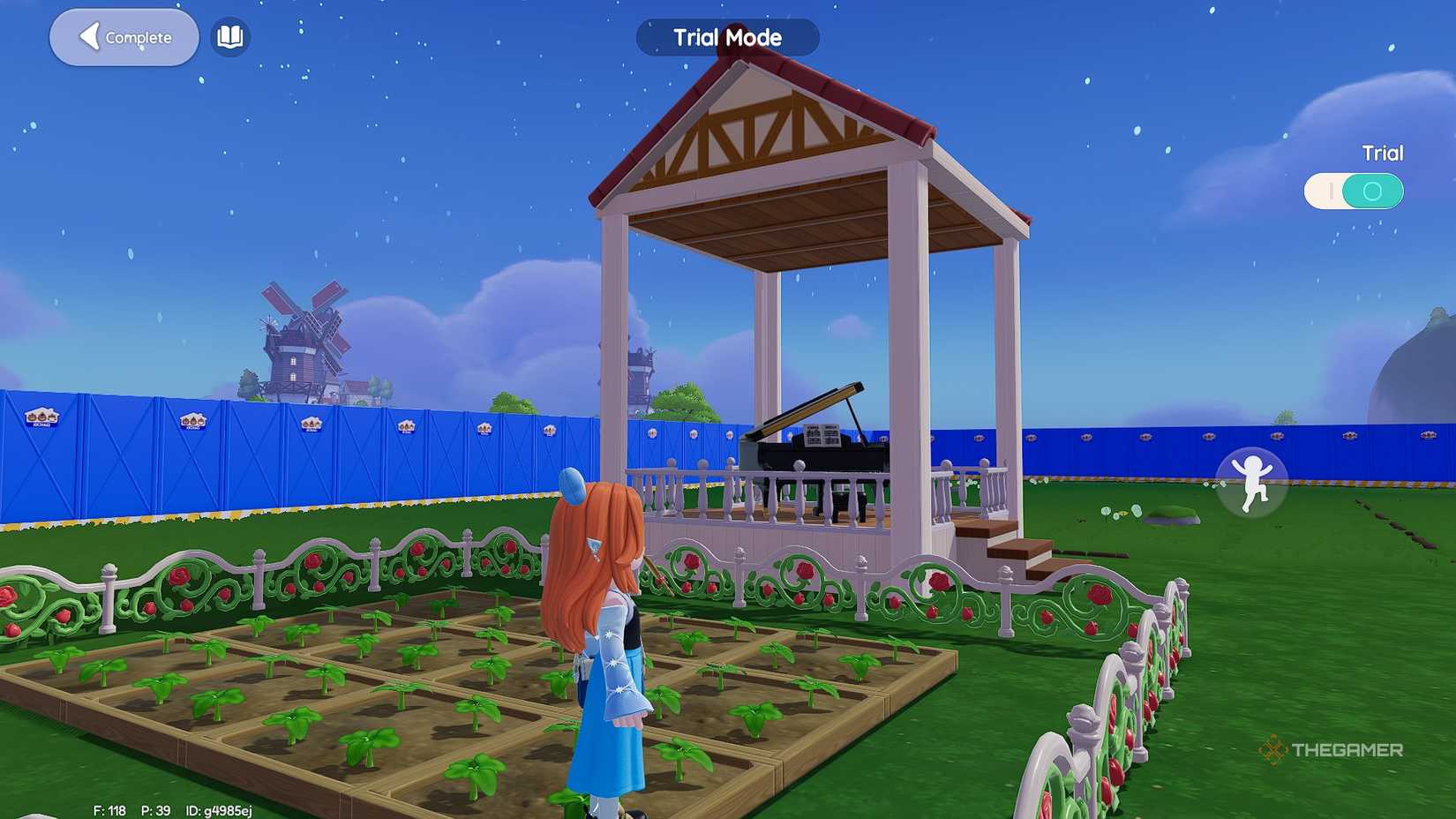Viewport: 1456px width, 819px height.
Task: Click the THEGAMER watermark logo icon
Action: point(1272,749)
